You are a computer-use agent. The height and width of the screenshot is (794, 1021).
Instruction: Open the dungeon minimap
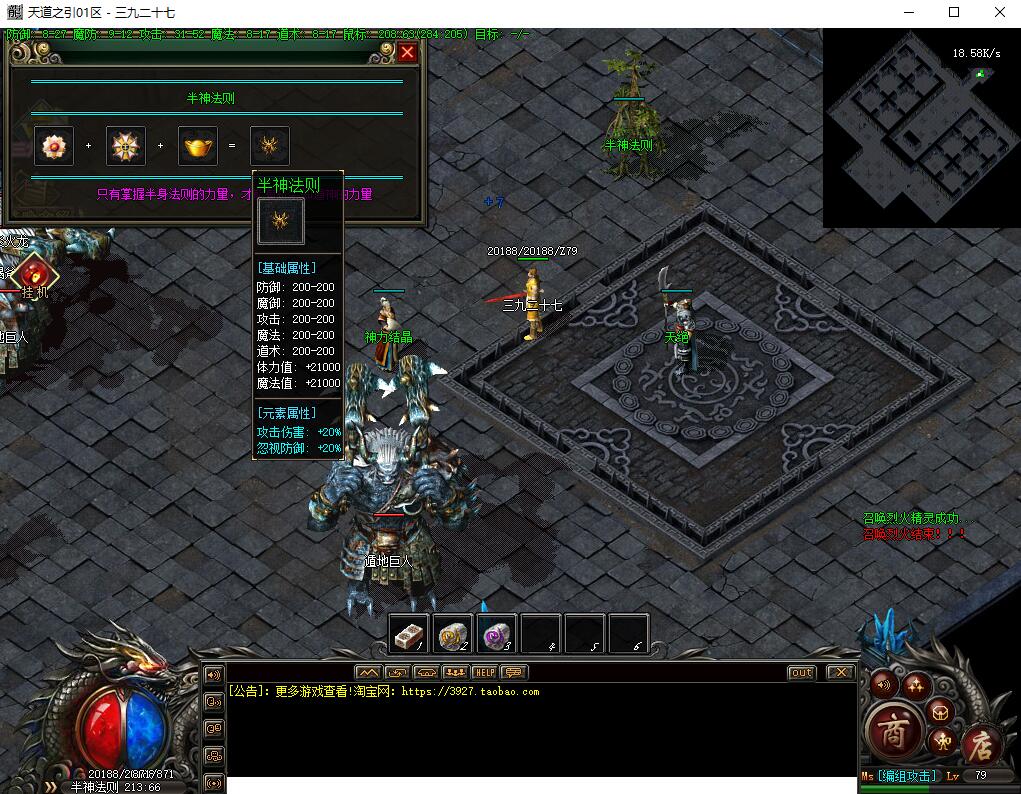tap(920, 128)
